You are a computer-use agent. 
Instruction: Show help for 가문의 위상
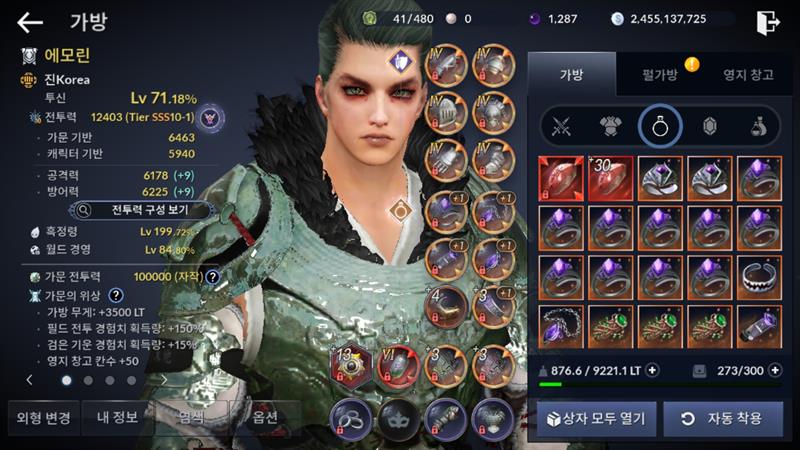point(116,295)
